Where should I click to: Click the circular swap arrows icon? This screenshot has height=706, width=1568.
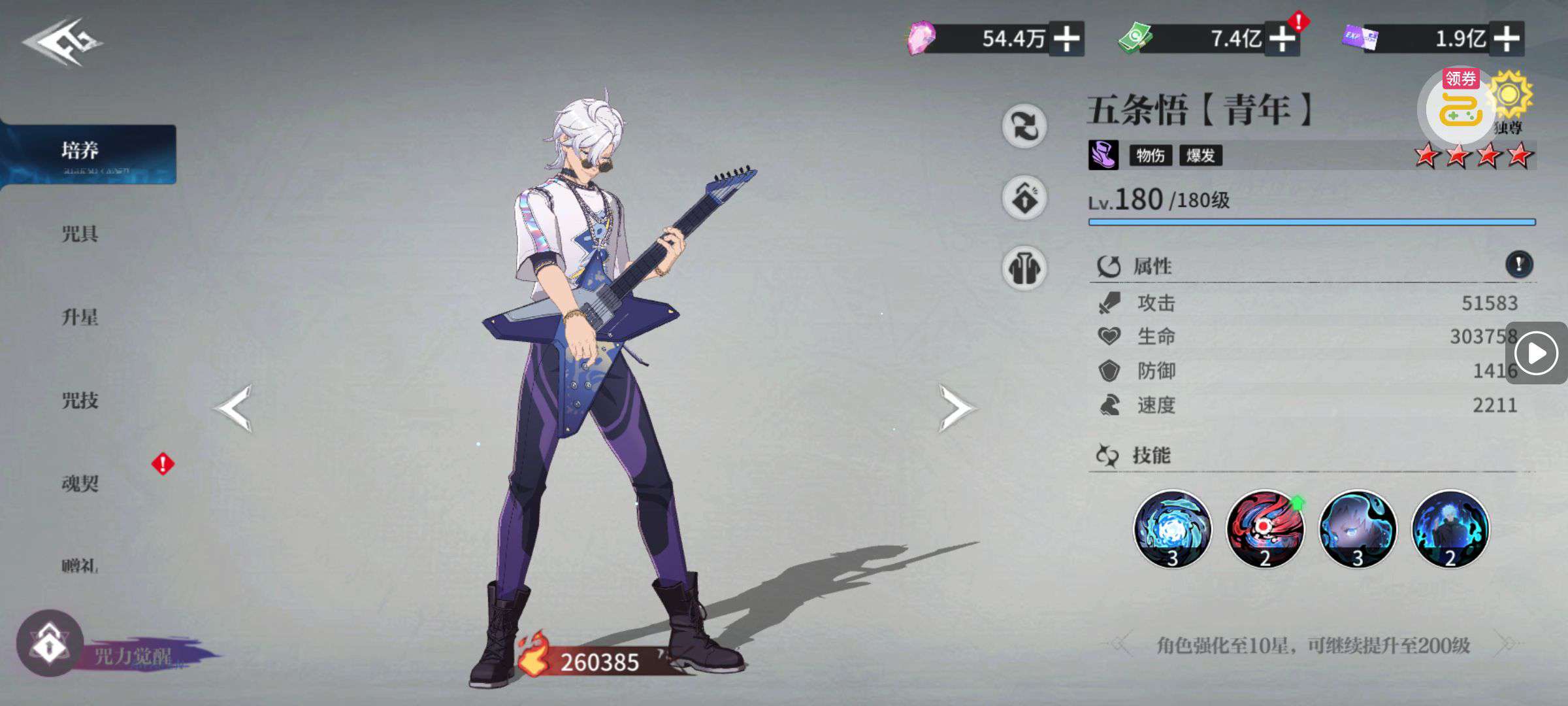(1024, 126)
